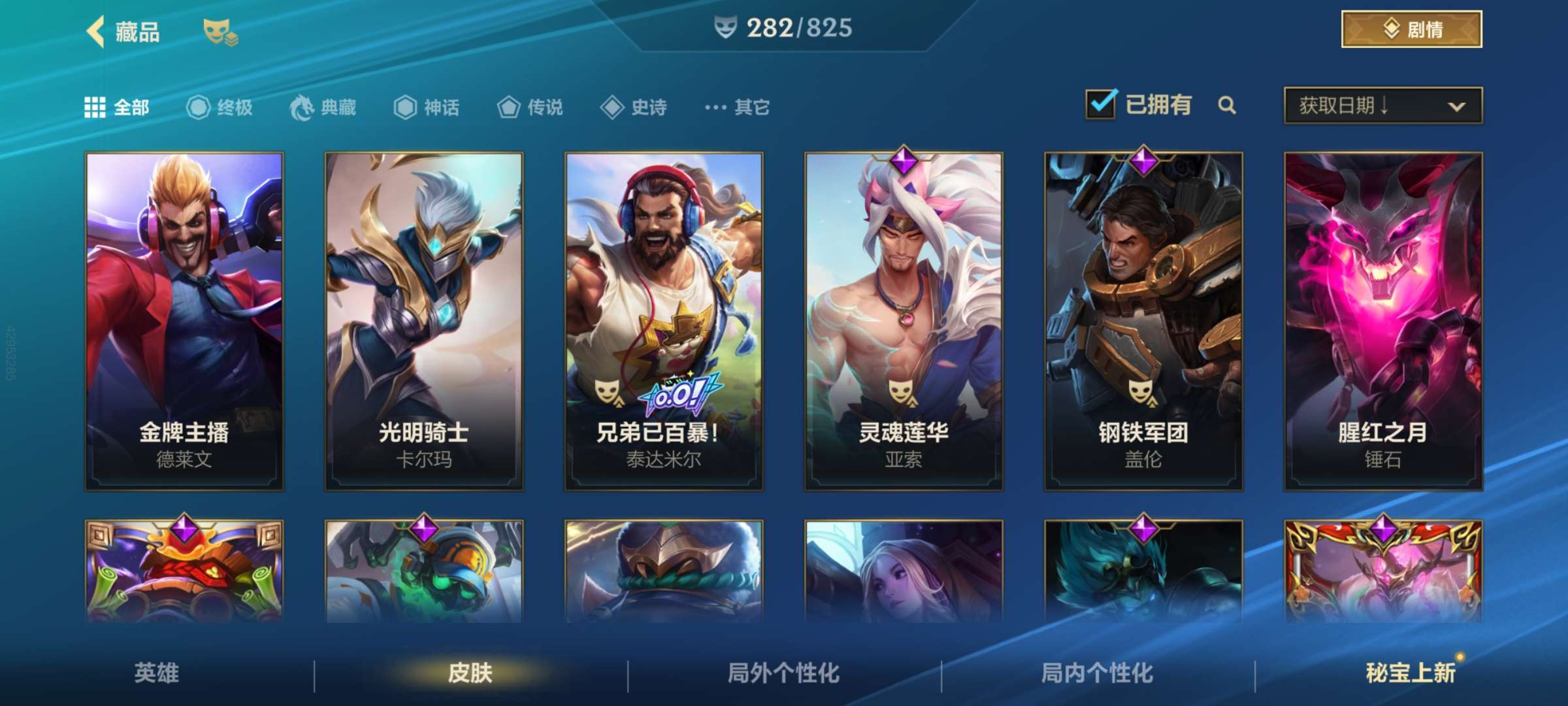Select the 传说 (Legendary) rarity filter icon

(x=510, y=108)
